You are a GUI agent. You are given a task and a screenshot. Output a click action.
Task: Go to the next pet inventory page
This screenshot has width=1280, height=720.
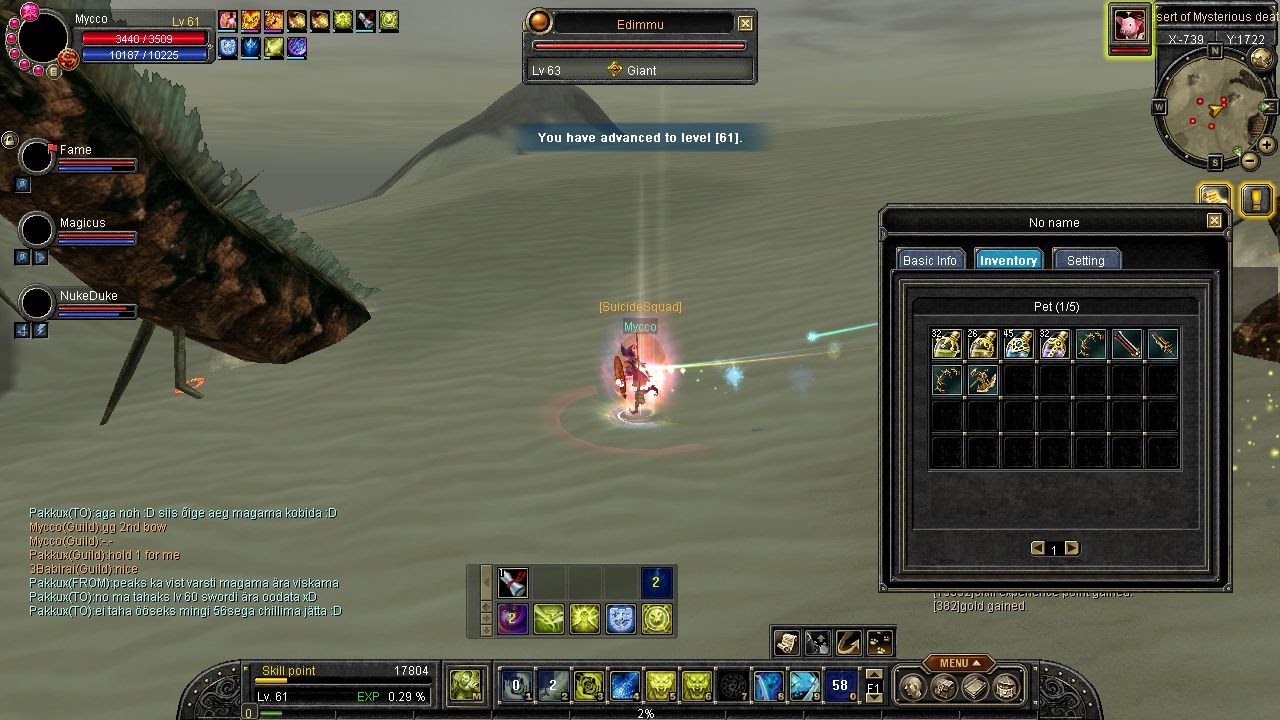point(1072,548)
